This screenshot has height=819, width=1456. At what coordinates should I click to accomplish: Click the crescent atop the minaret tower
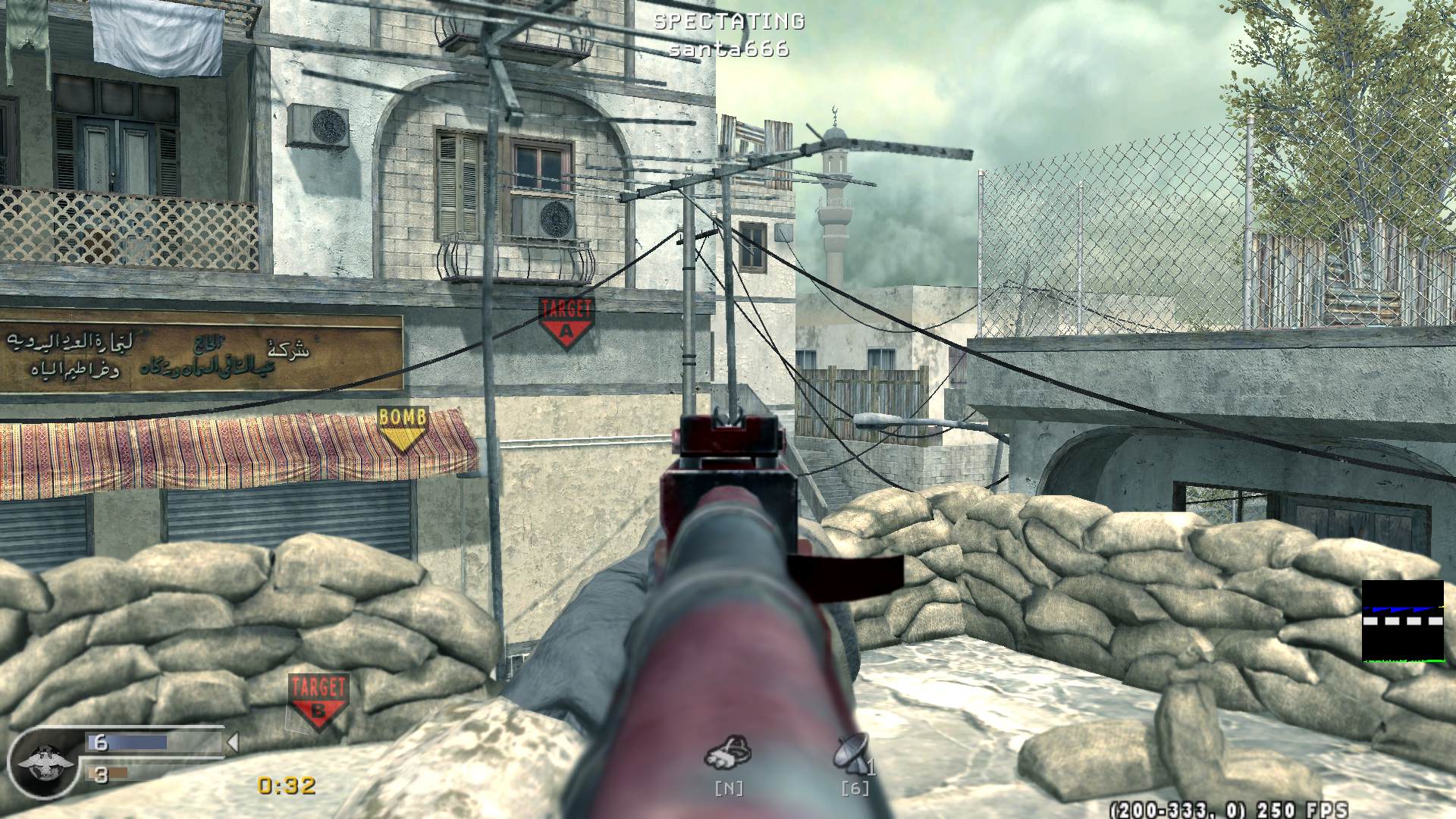click(833, 108)
